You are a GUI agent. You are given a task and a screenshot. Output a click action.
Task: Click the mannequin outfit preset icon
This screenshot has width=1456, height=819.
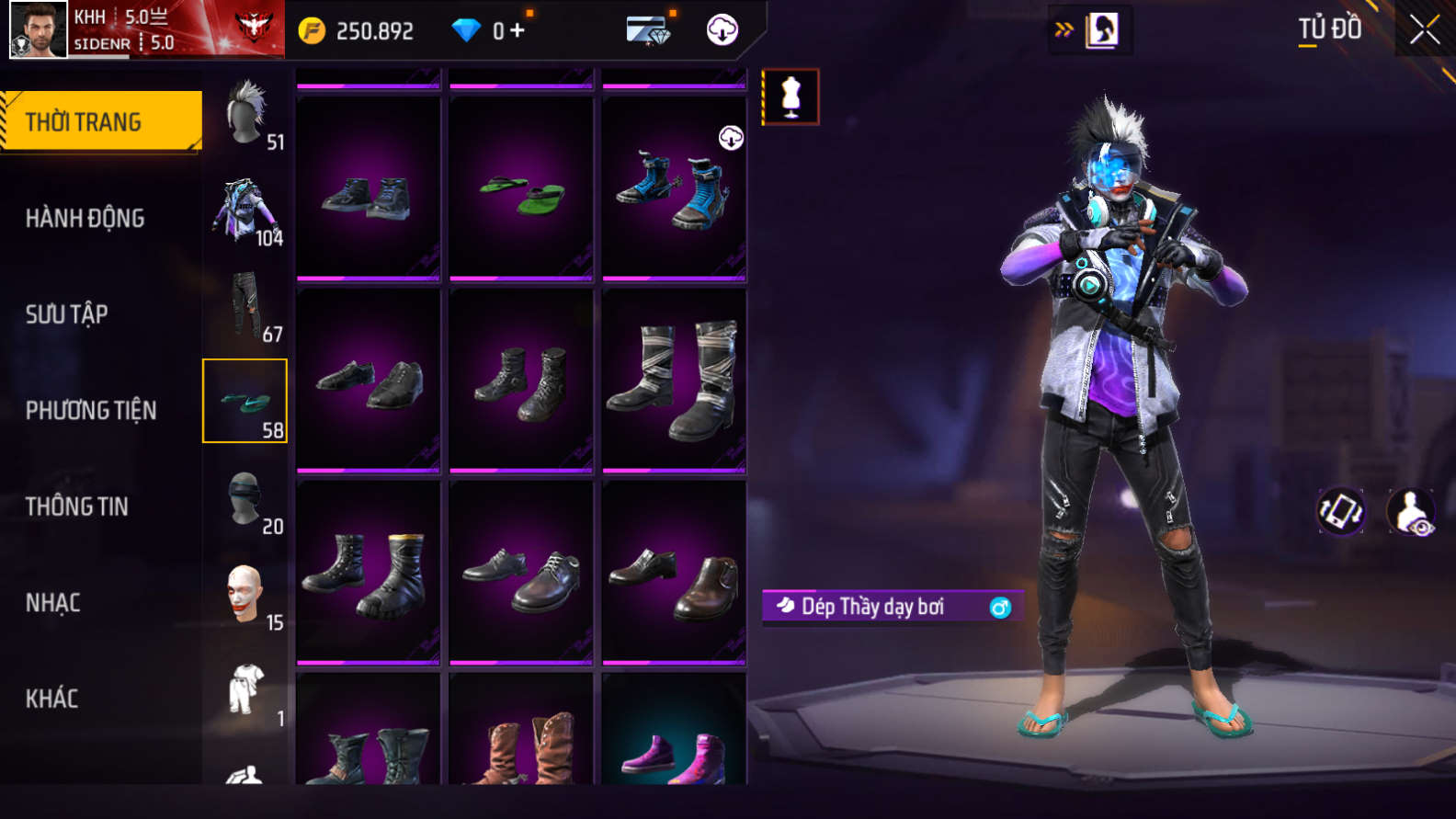coord(791,97)
